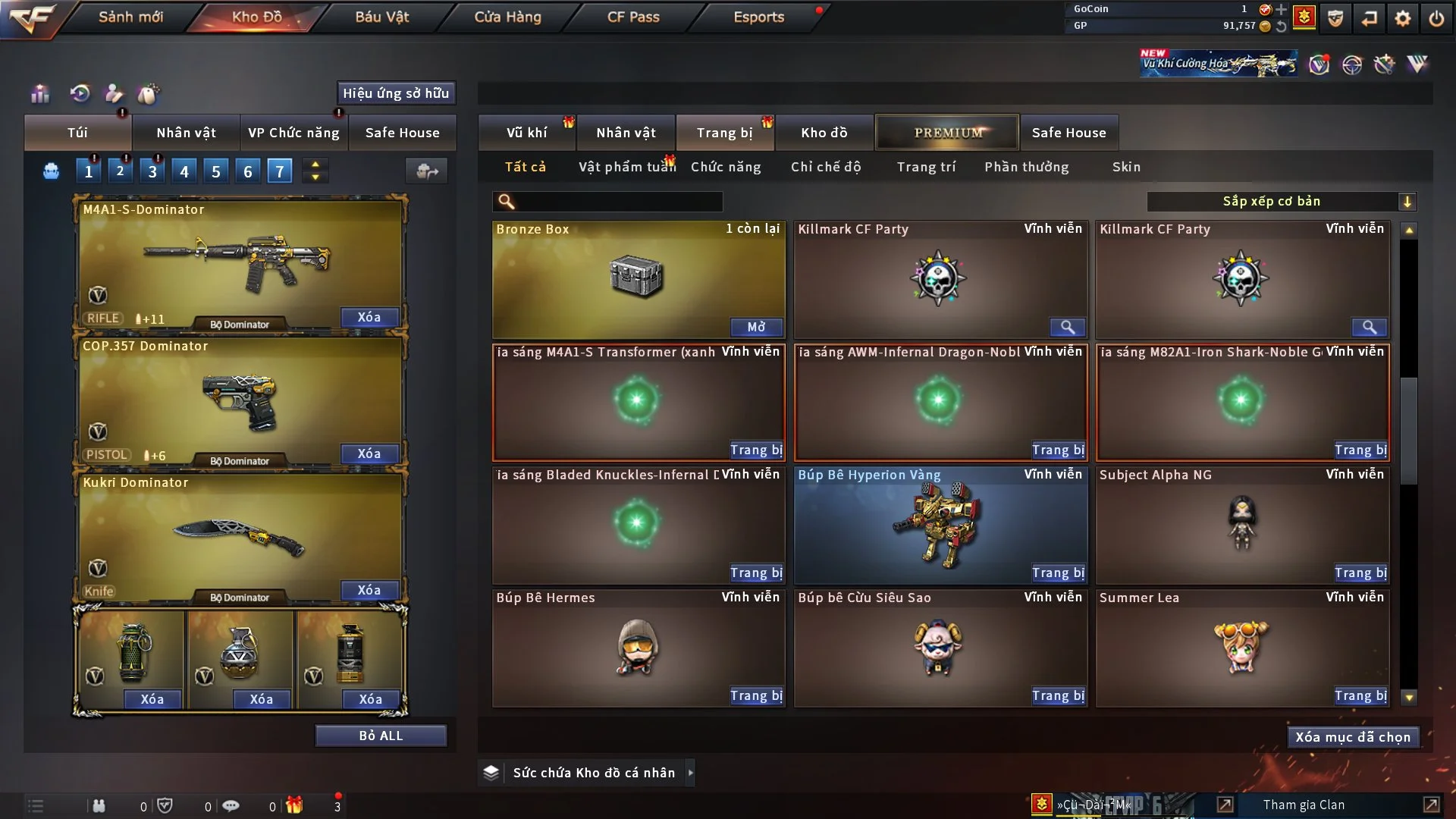Click Xóa mục đã chọn button

click(x=1353, y=737)
